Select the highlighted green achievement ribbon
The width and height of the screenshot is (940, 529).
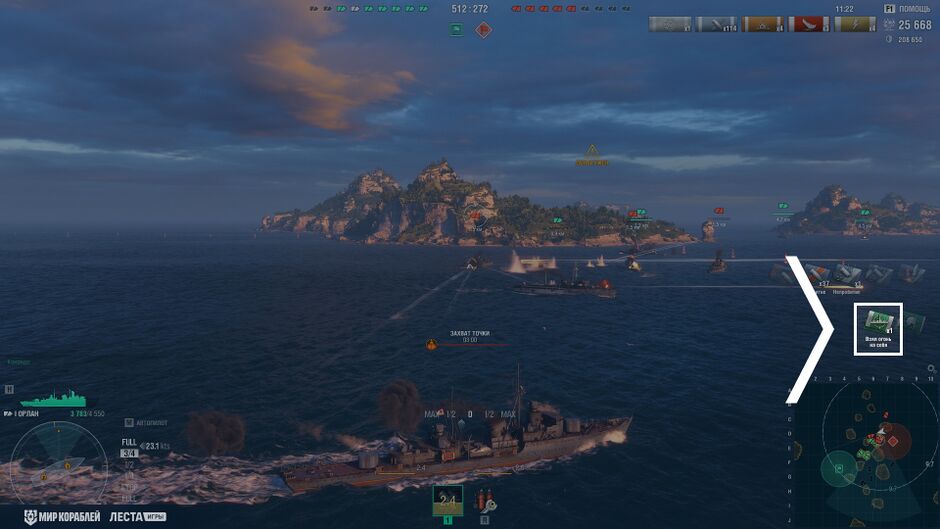pos(879,328)
